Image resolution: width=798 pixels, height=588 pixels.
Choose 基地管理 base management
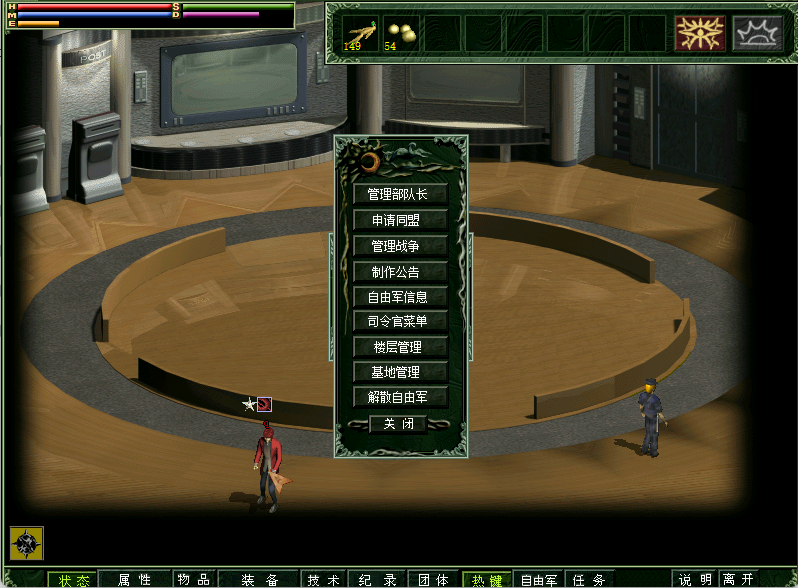[x=399, y=372]
